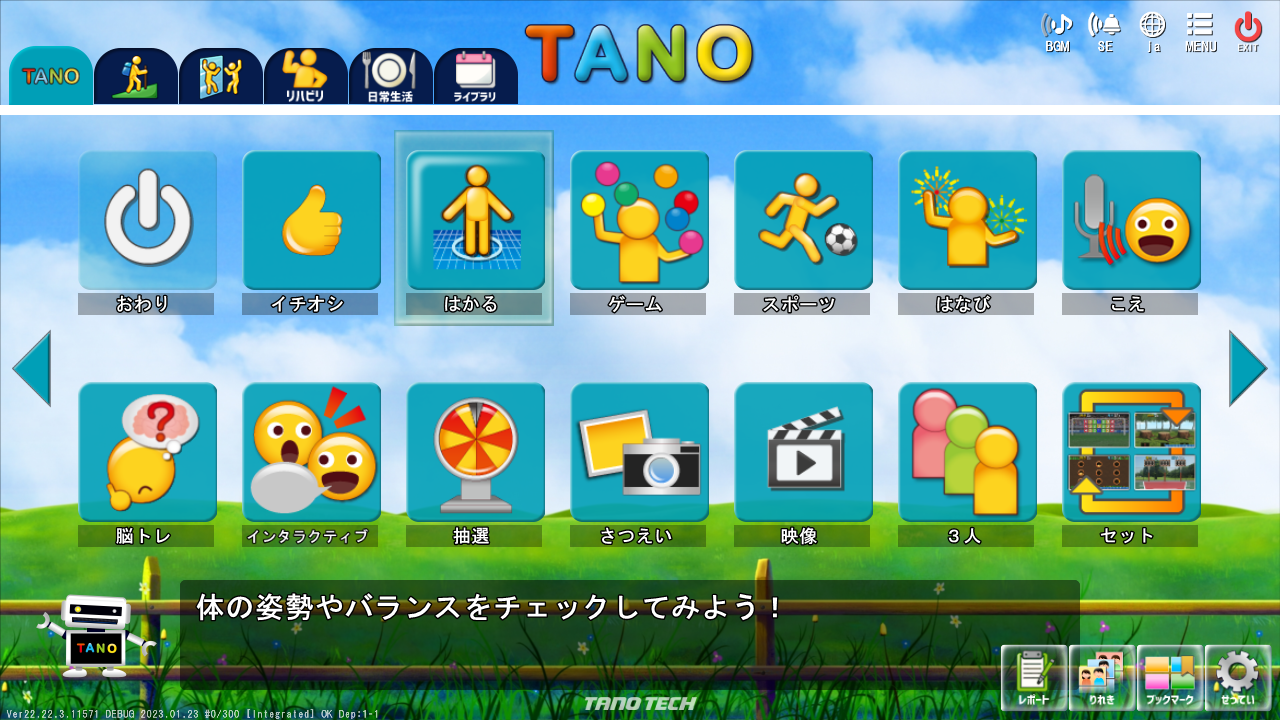Select the はかる posture measurement icon
Screen dimensions: 1280x720
(475, 220)
